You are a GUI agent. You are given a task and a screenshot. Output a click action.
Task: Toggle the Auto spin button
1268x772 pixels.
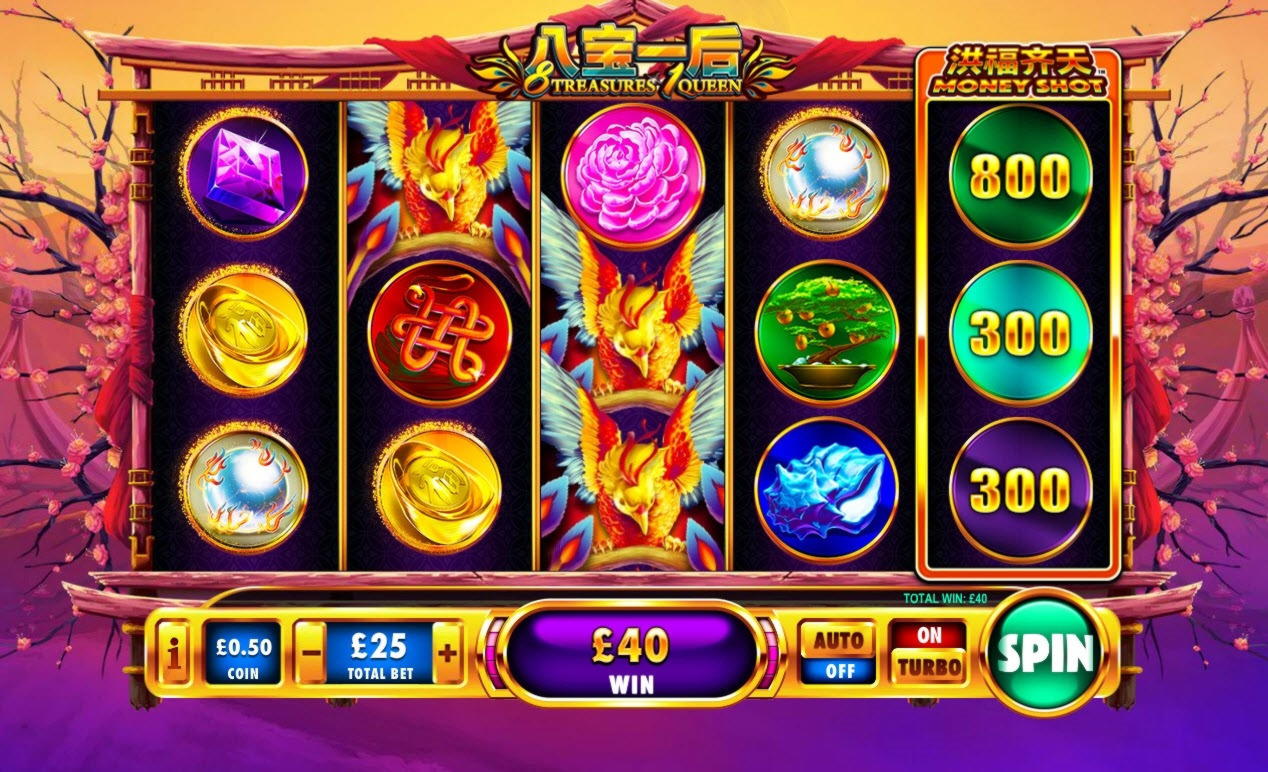point(838,653)
